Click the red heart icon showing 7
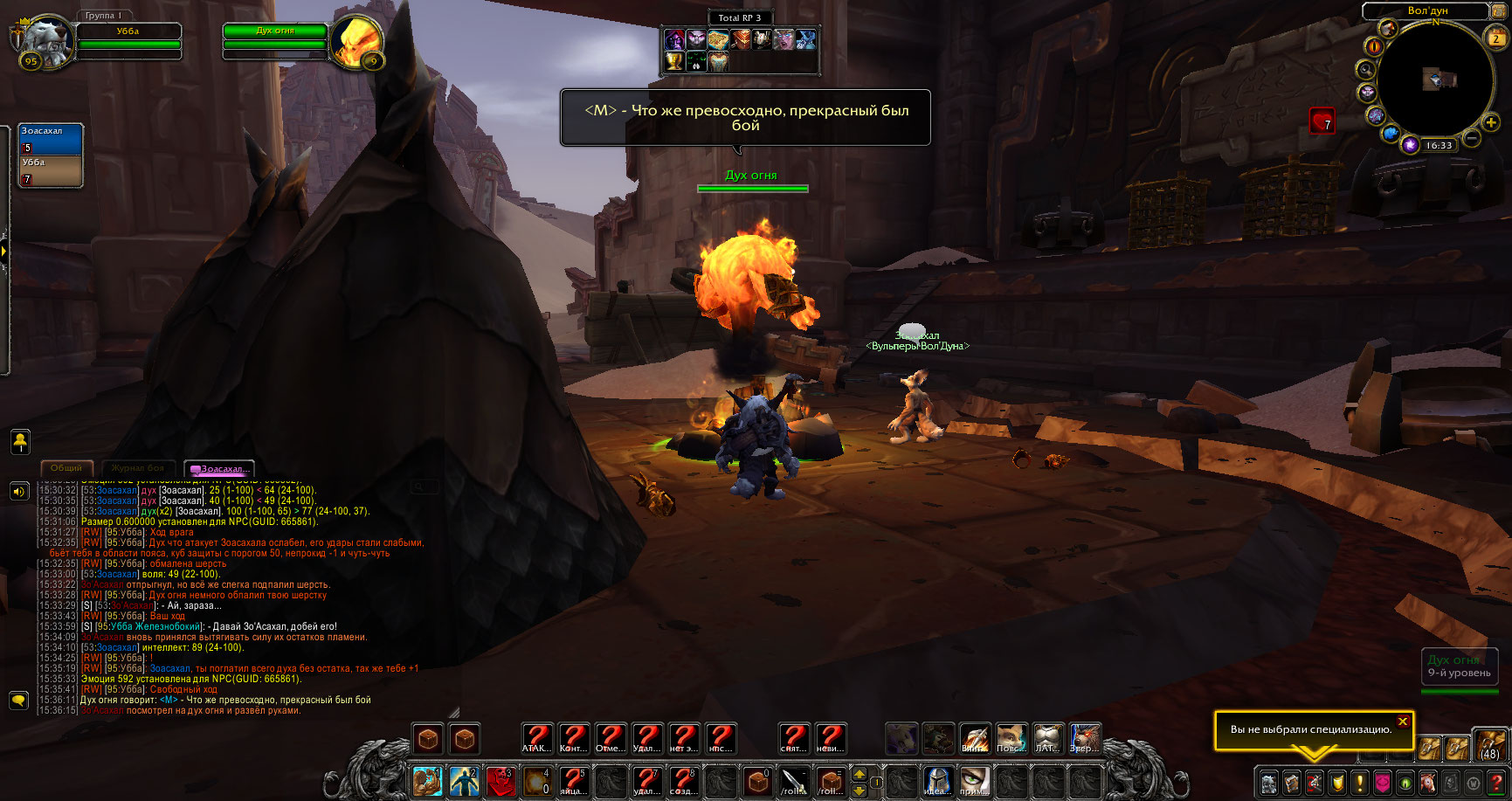Viewport: 1512px width, 801px height. 1322,121
